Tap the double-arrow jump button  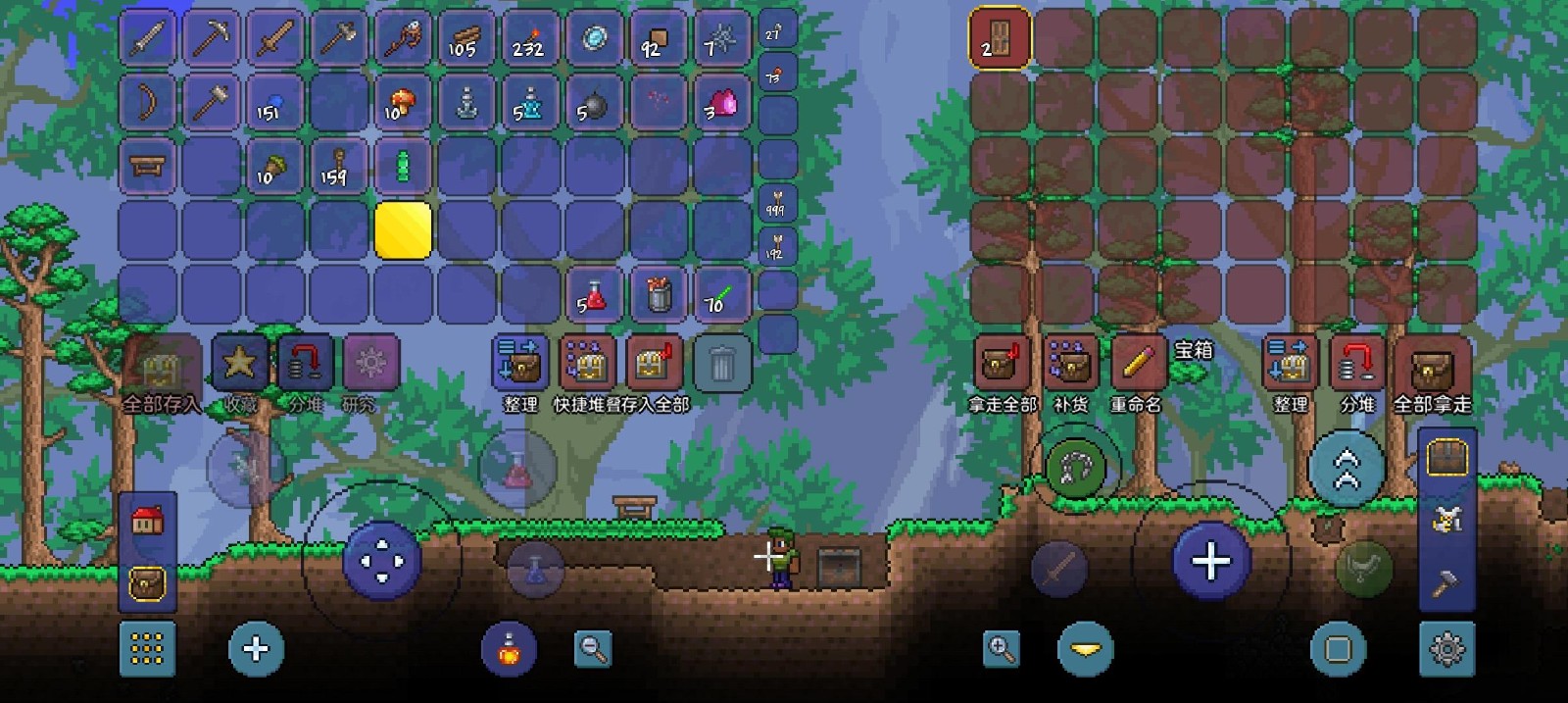1347,468
